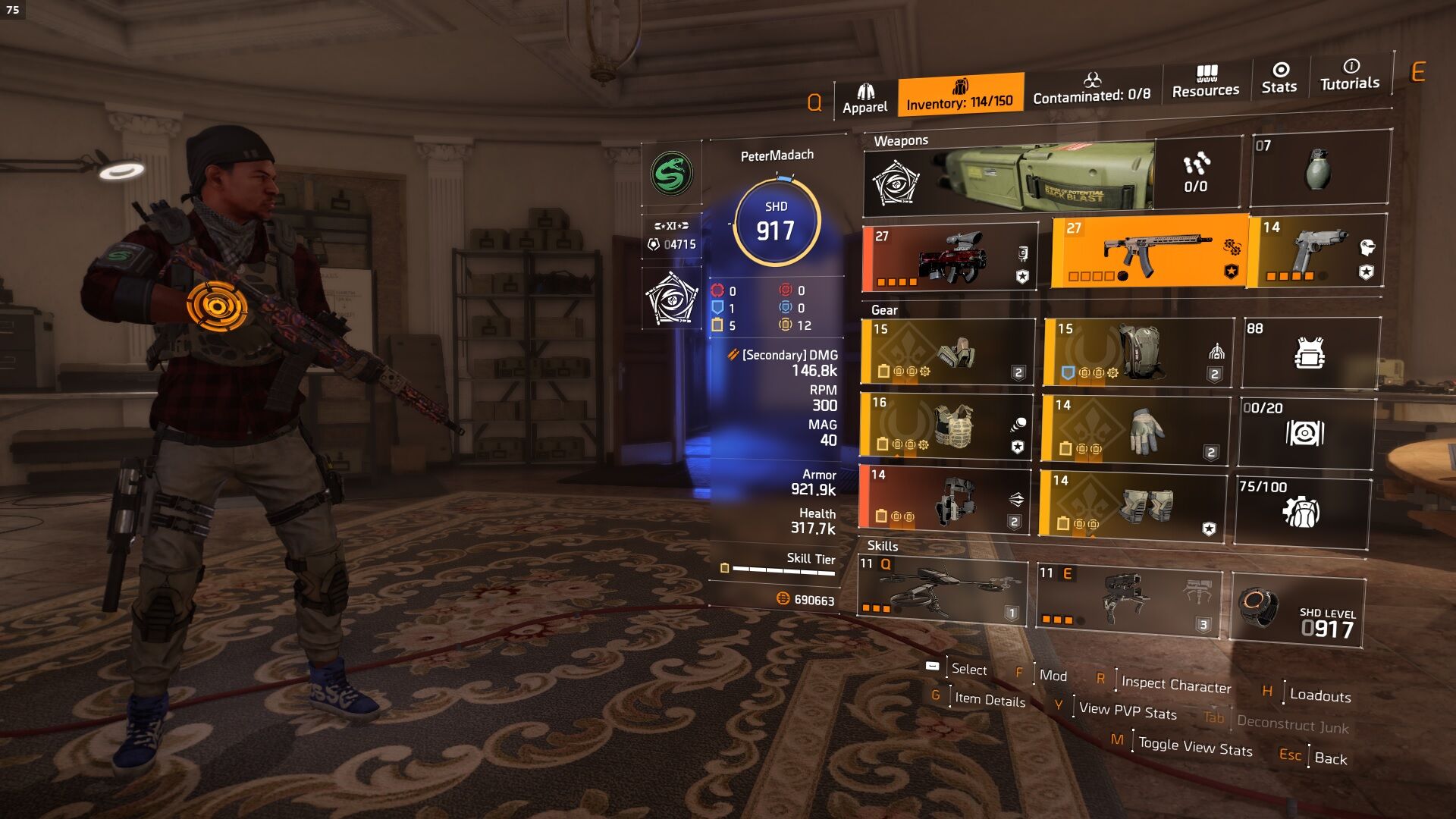This screenshot has height=819, width=1456.
Task: Select the grenade slot
Action: 1319,168
